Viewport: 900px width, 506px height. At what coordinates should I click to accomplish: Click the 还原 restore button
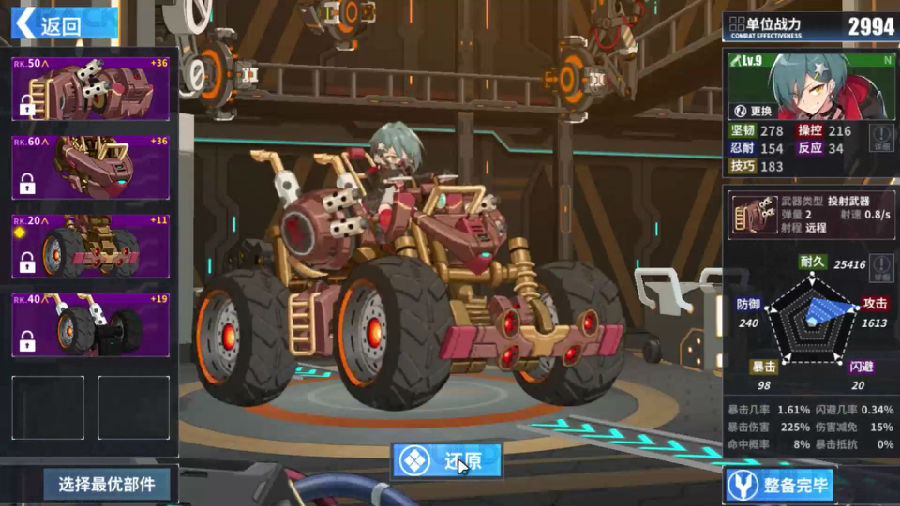(447, 461)
